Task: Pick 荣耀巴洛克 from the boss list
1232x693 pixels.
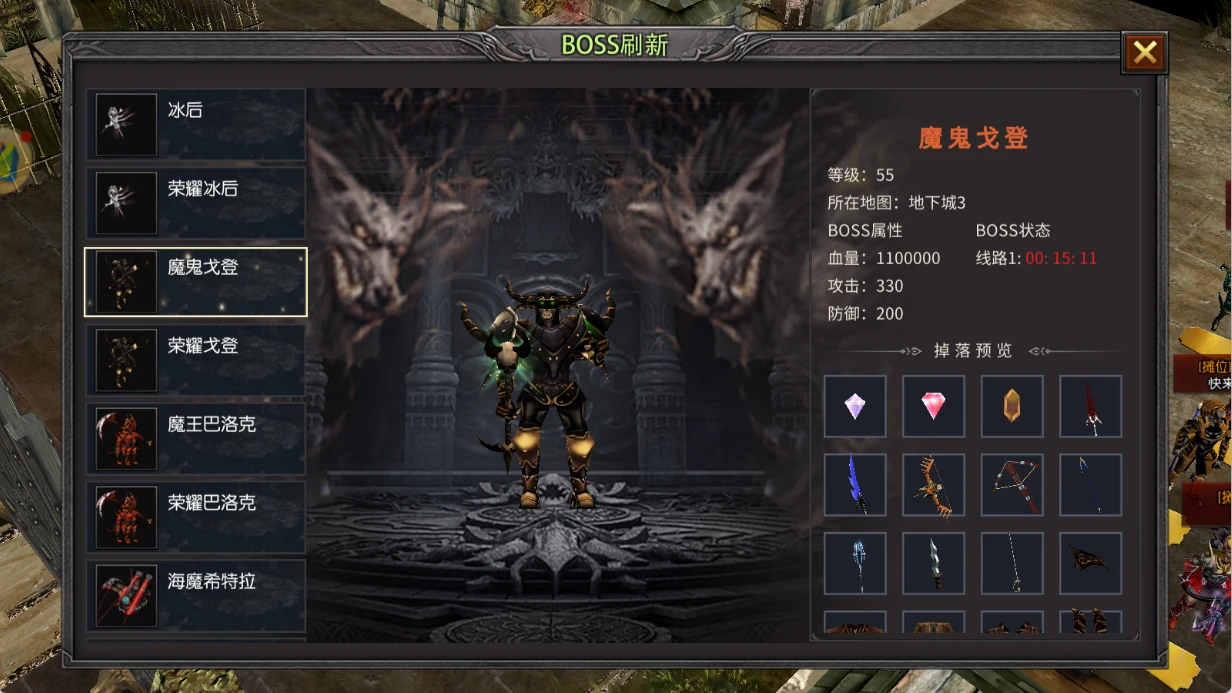Action: 196,516
